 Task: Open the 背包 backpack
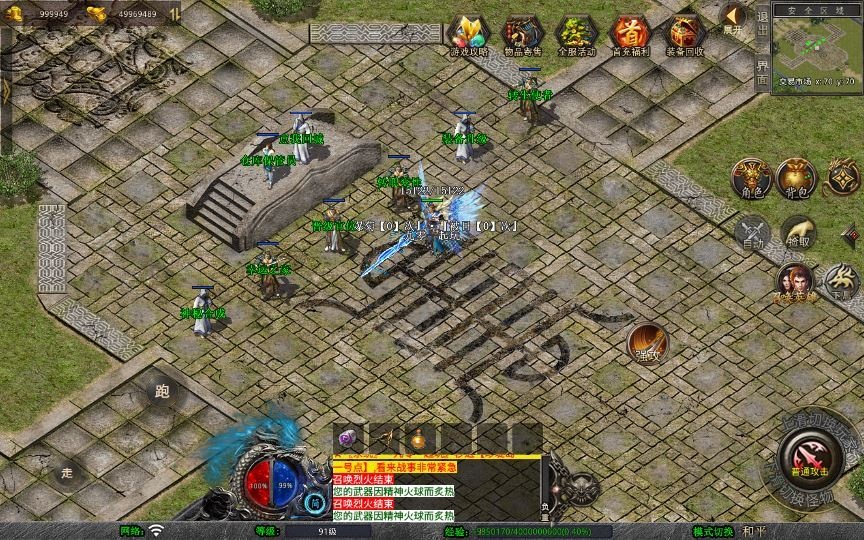(x=797, y=178)
